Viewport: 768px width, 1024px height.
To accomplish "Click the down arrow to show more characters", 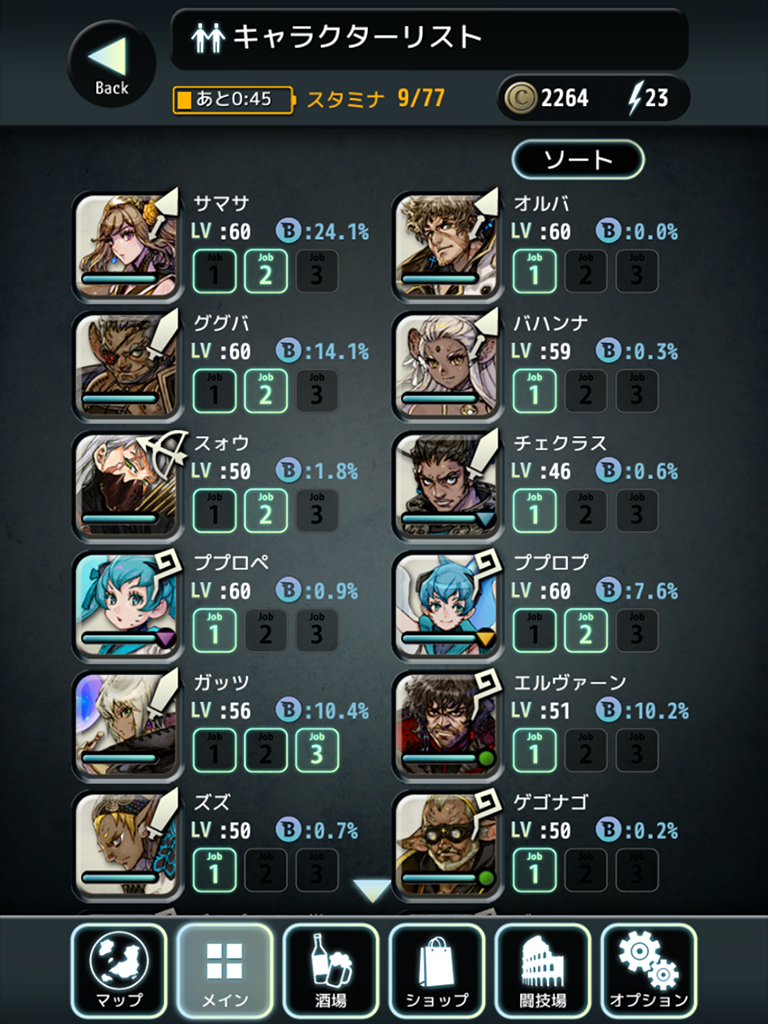I will pyautogui.click(x=373, y=890).
